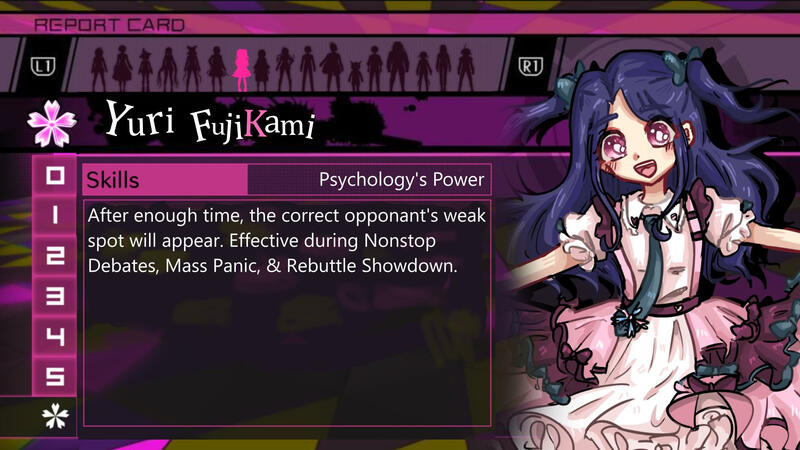This screenshot has width=800, height=450.
Task: Show page 4 tab
Action: click(x=56, y=336)
